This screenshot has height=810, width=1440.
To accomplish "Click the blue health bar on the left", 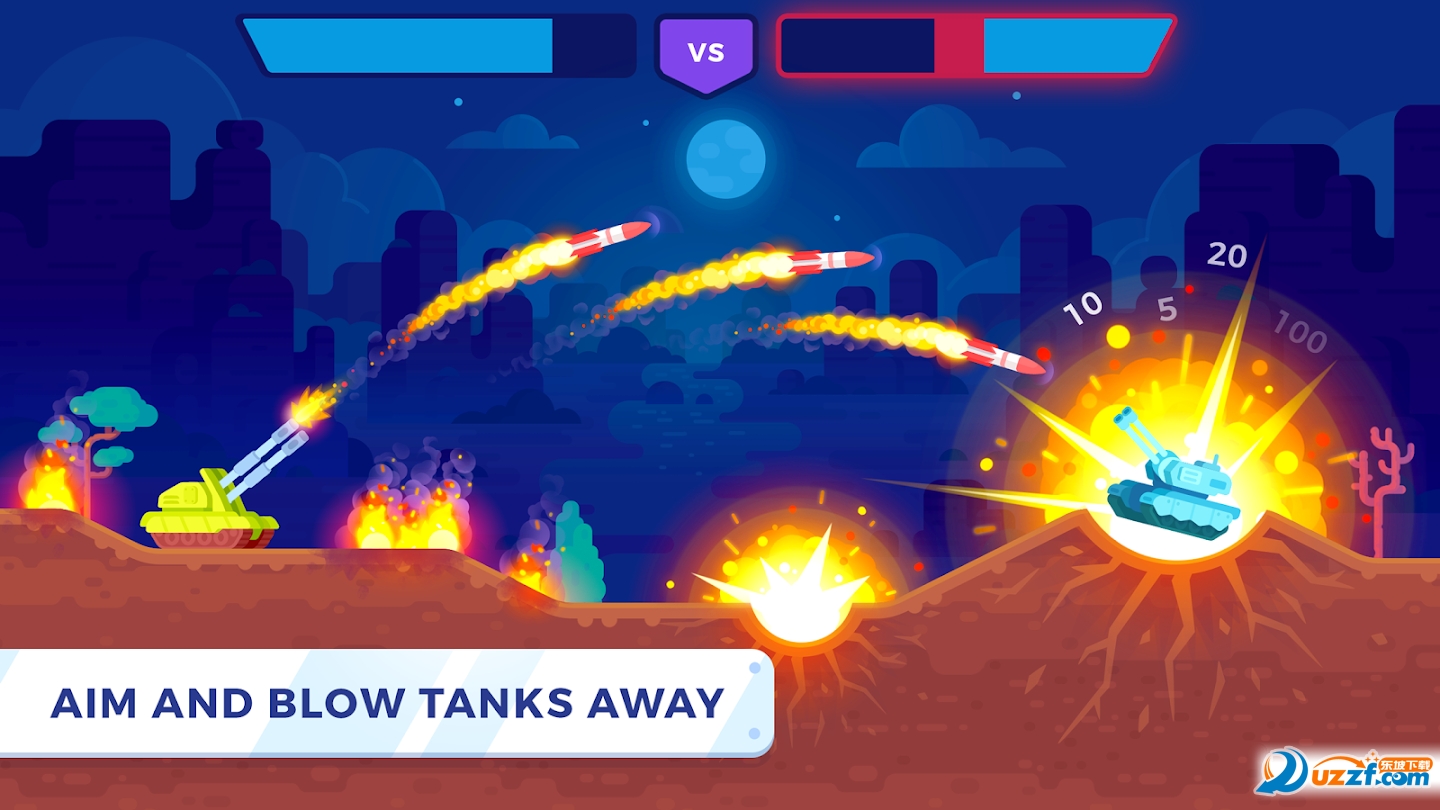I will [400, 45].
